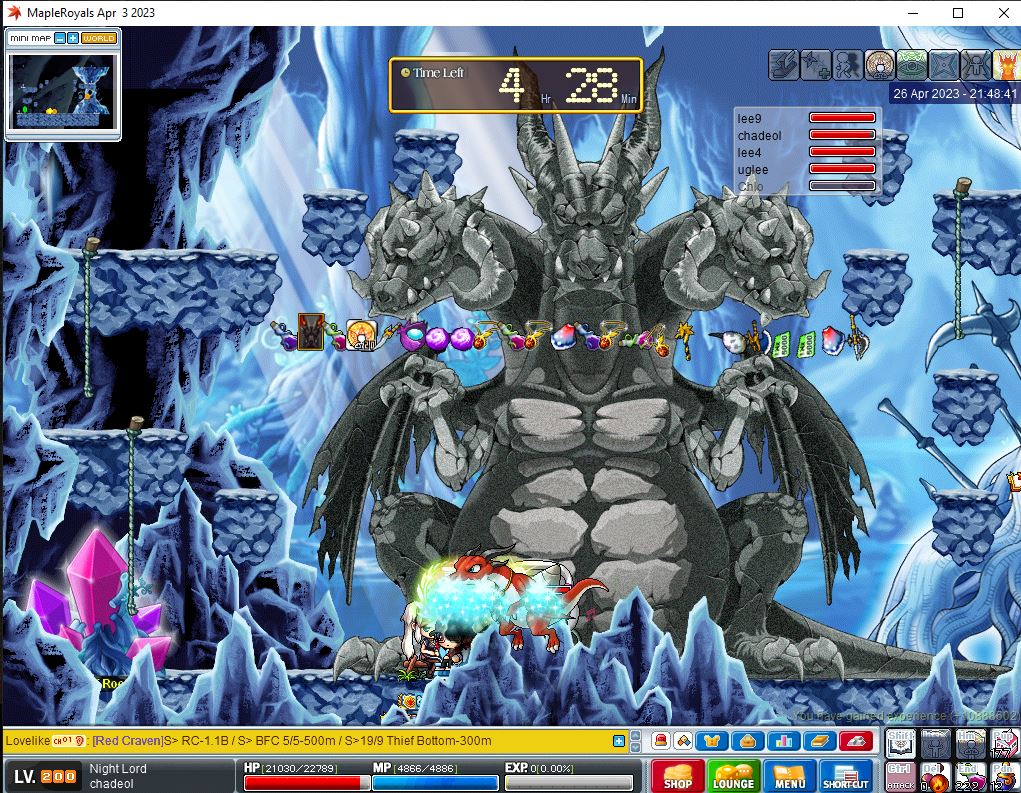Open the Menu button

789,777
